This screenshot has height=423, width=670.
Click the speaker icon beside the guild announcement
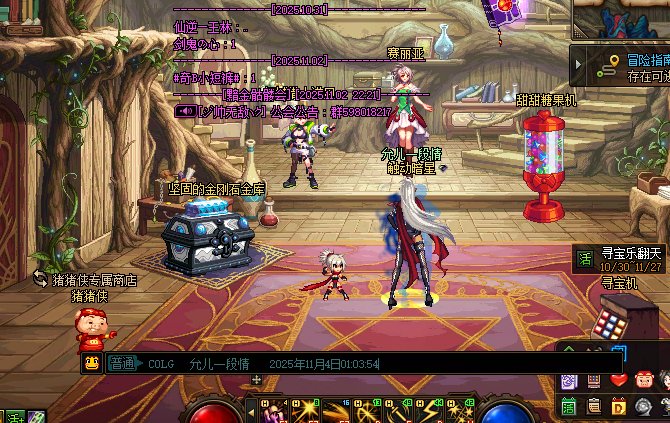point(184,111)
